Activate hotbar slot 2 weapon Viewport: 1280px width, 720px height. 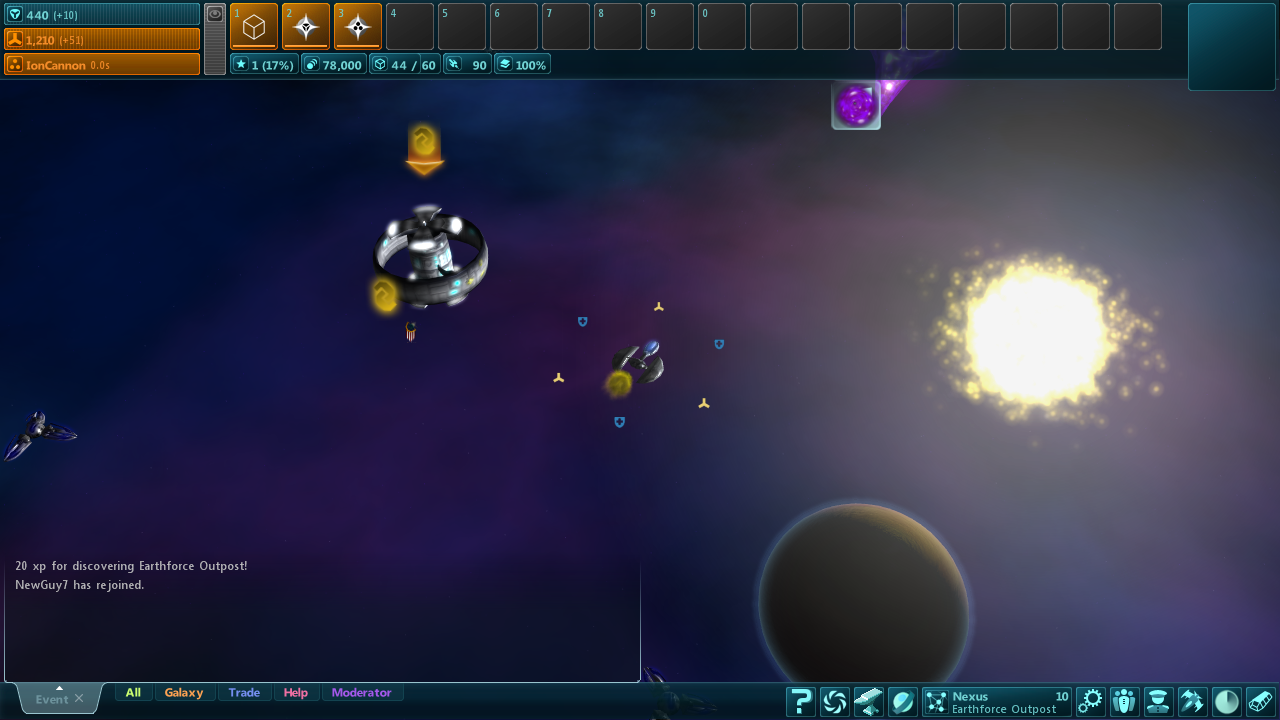306,26
